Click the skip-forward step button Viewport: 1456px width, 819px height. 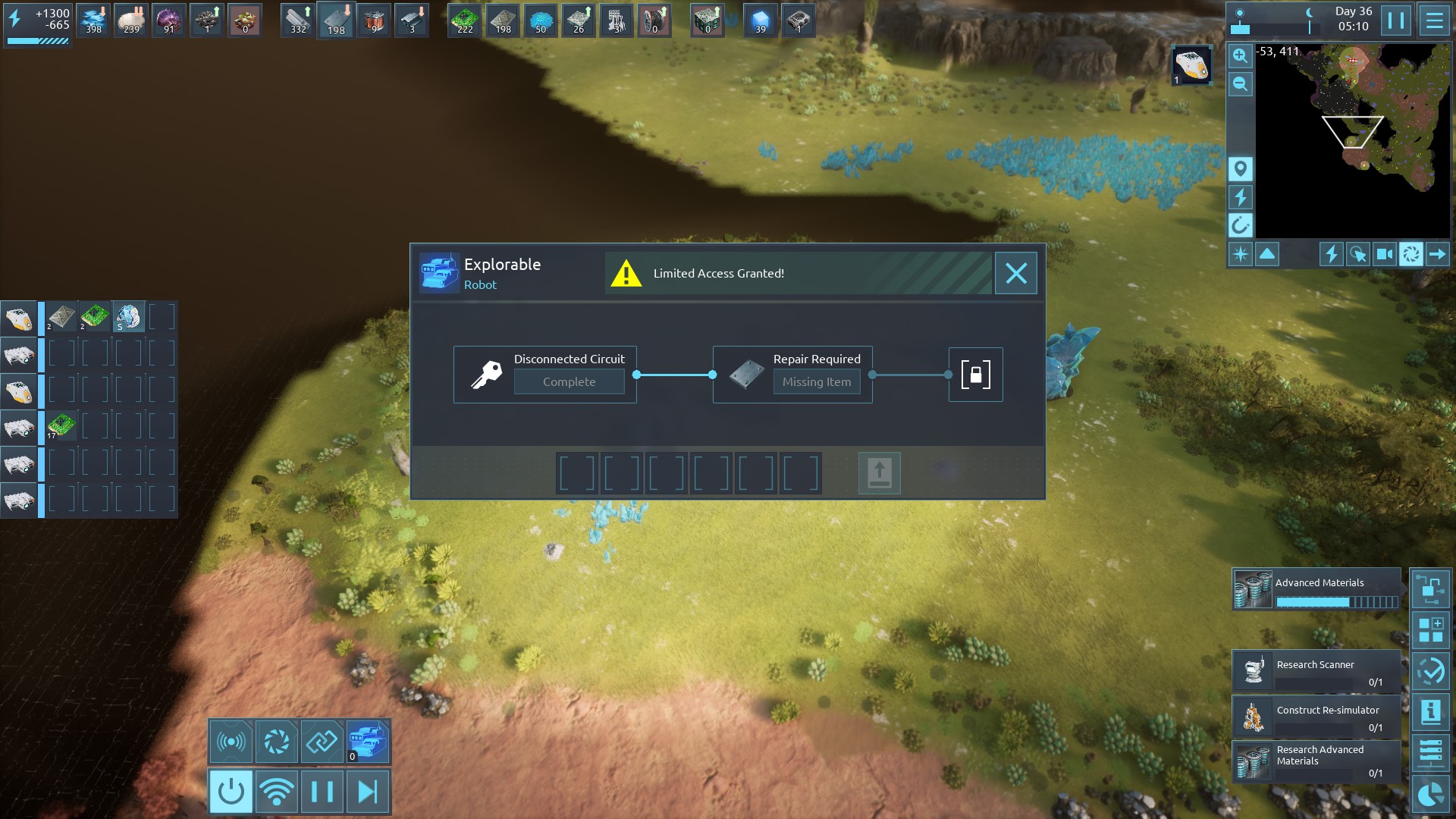[x=368, y=792]
